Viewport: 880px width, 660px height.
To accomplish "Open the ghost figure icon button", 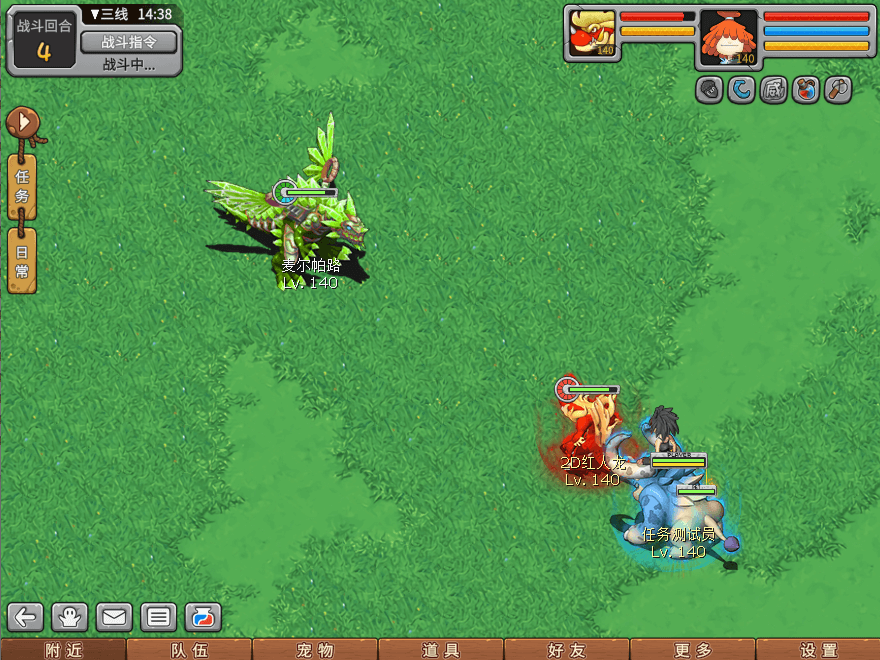I will click(71, 617).
